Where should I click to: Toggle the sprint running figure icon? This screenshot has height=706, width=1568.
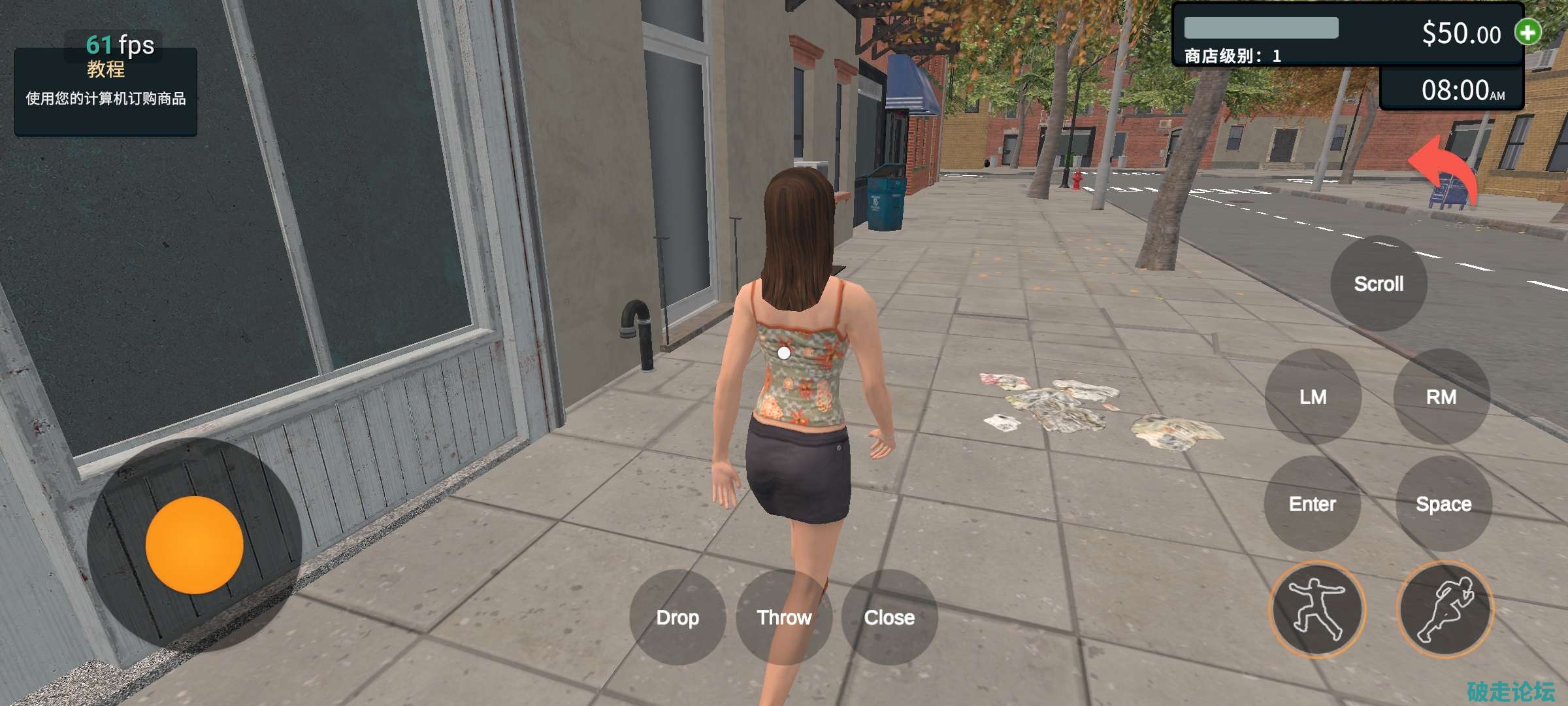pyautogui.click(x=1445, y=609)
